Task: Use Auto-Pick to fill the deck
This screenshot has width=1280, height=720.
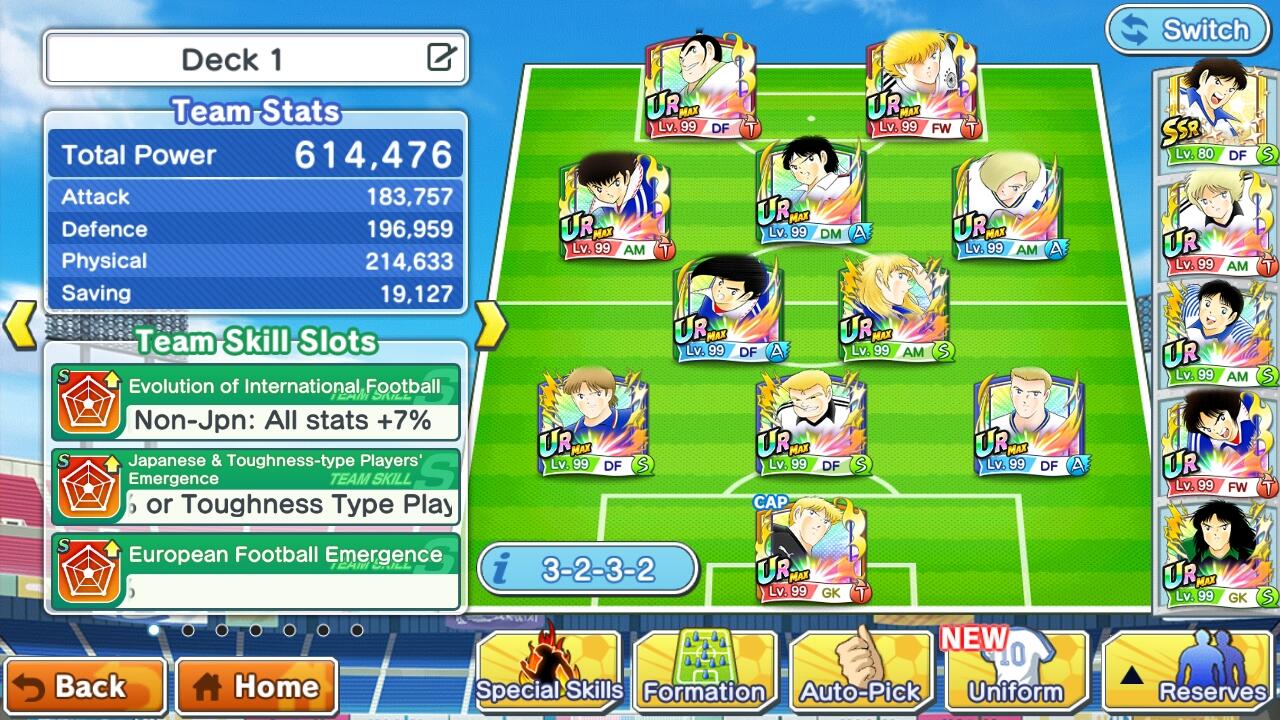Action: tap(860, 670)
